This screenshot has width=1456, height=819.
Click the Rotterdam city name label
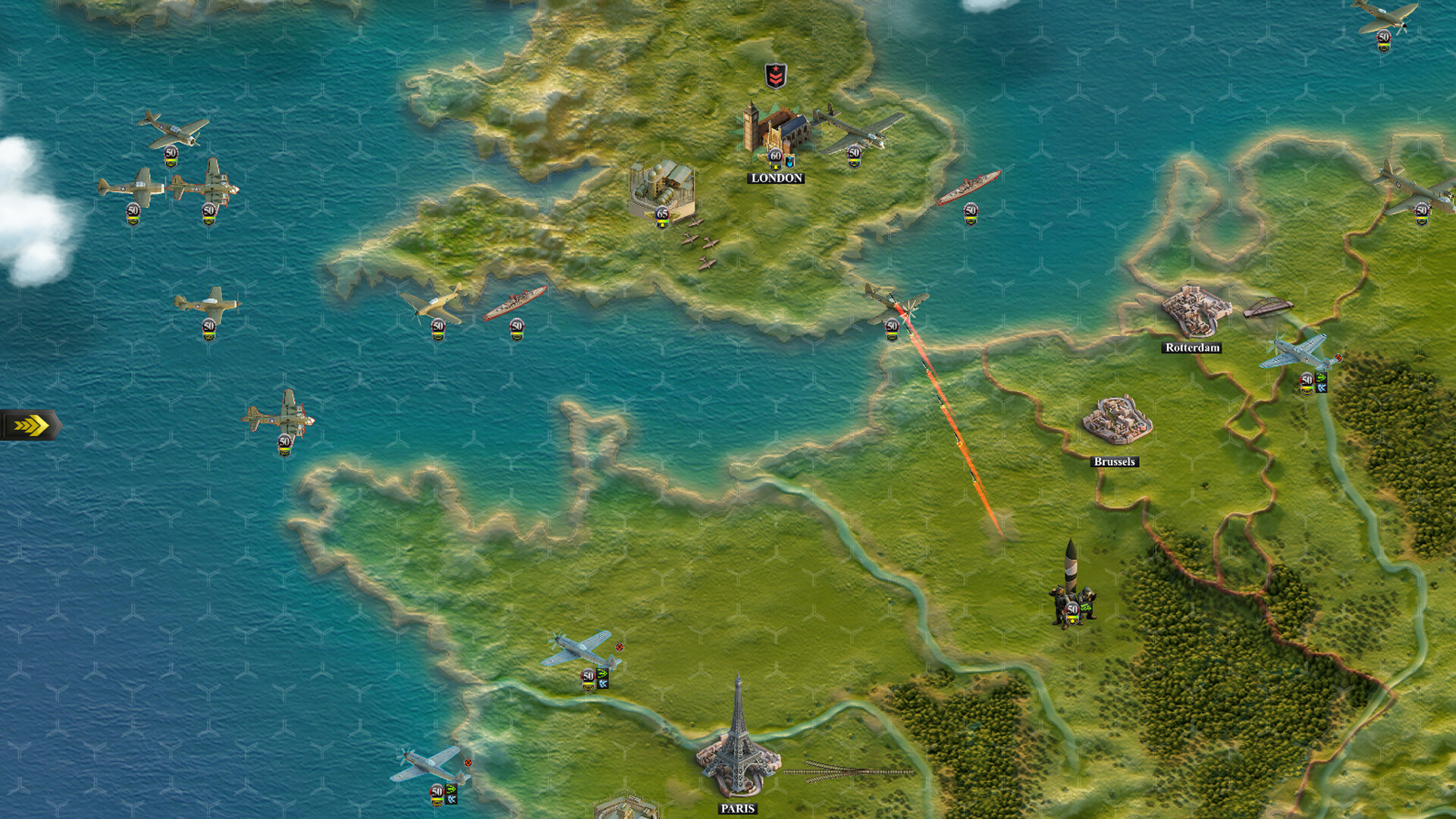pyautogui.click(x=1193, y=350)
